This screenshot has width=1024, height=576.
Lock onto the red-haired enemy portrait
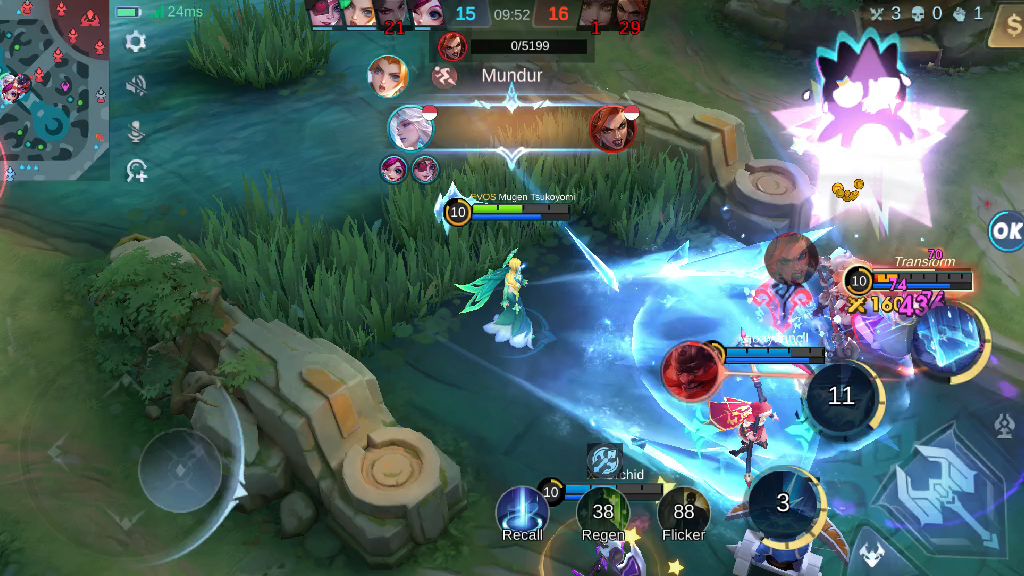point(688,371)
